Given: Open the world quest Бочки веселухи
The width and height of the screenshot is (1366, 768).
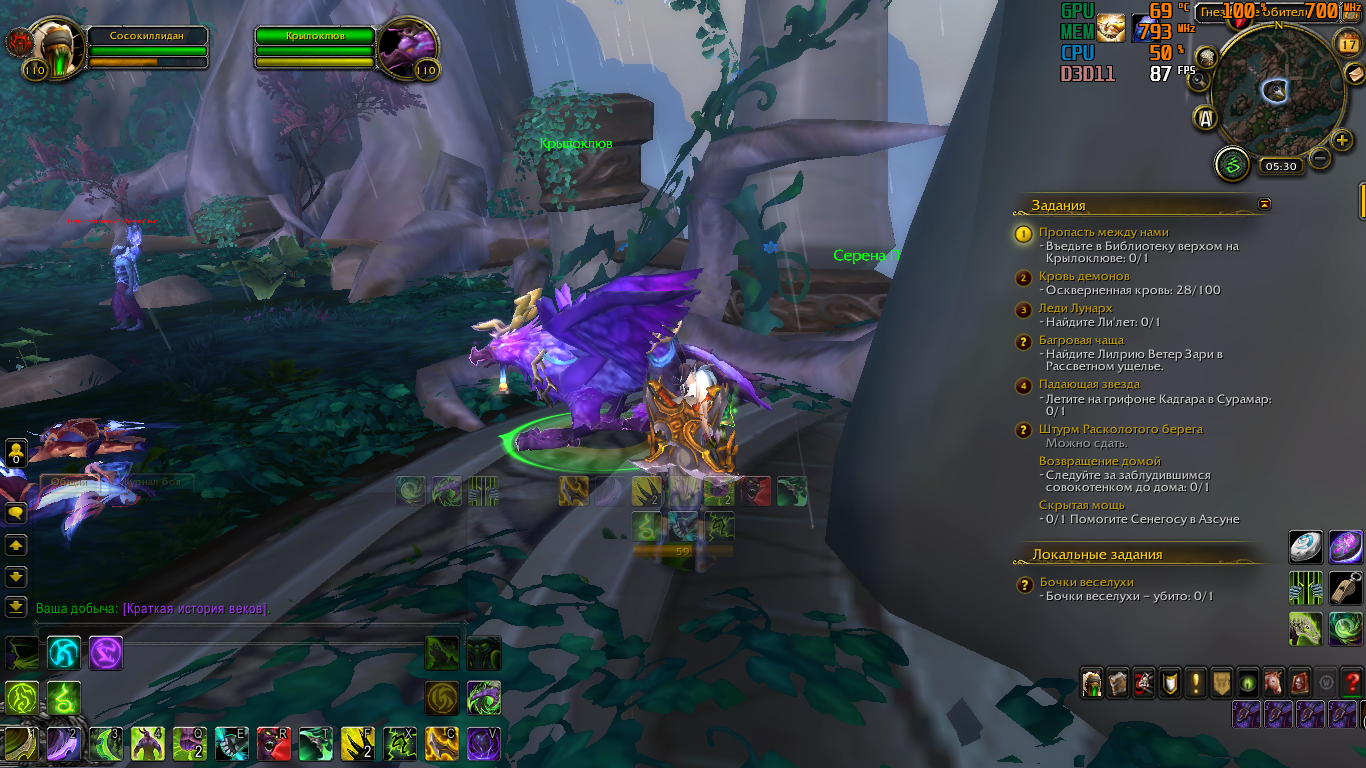Looking at the screenshot, I should coord(1087,582).
